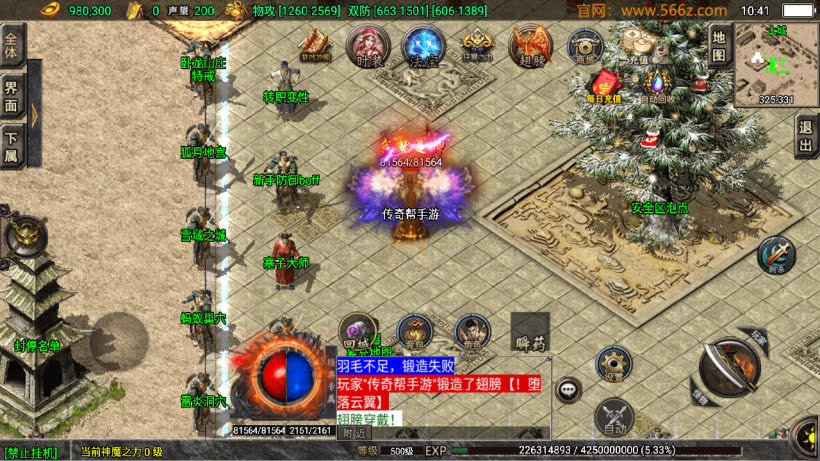
Task: Open the 设置 settings gear
Action: [x=614, y=364]
